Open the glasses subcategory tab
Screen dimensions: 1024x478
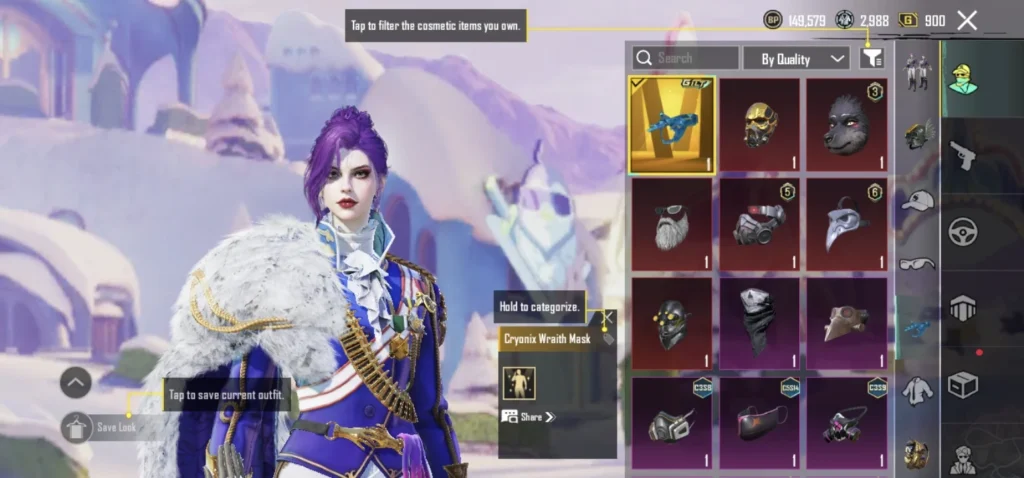(x=916, y=264)
